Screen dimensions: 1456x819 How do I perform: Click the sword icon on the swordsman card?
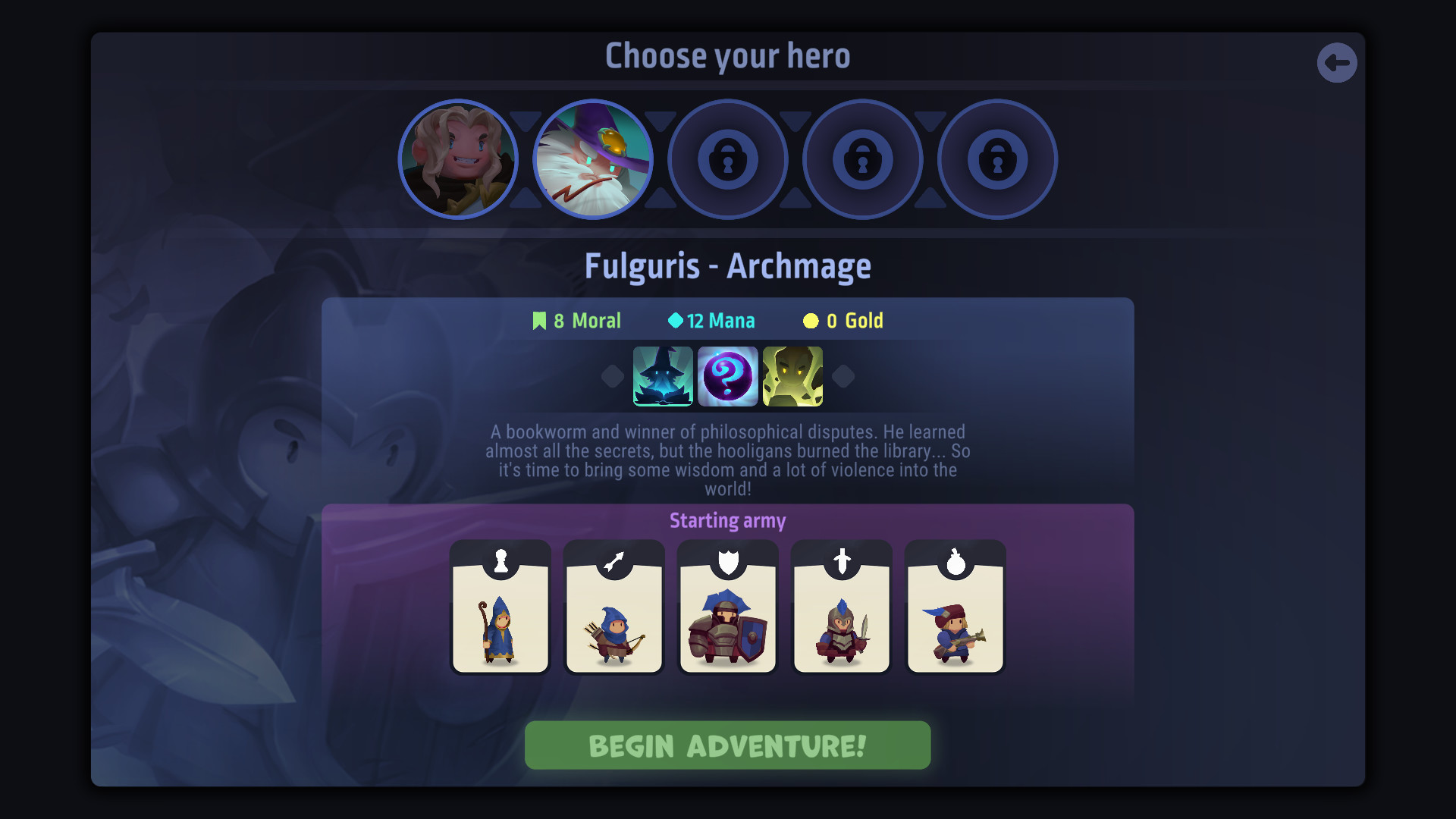pos(841,560)
